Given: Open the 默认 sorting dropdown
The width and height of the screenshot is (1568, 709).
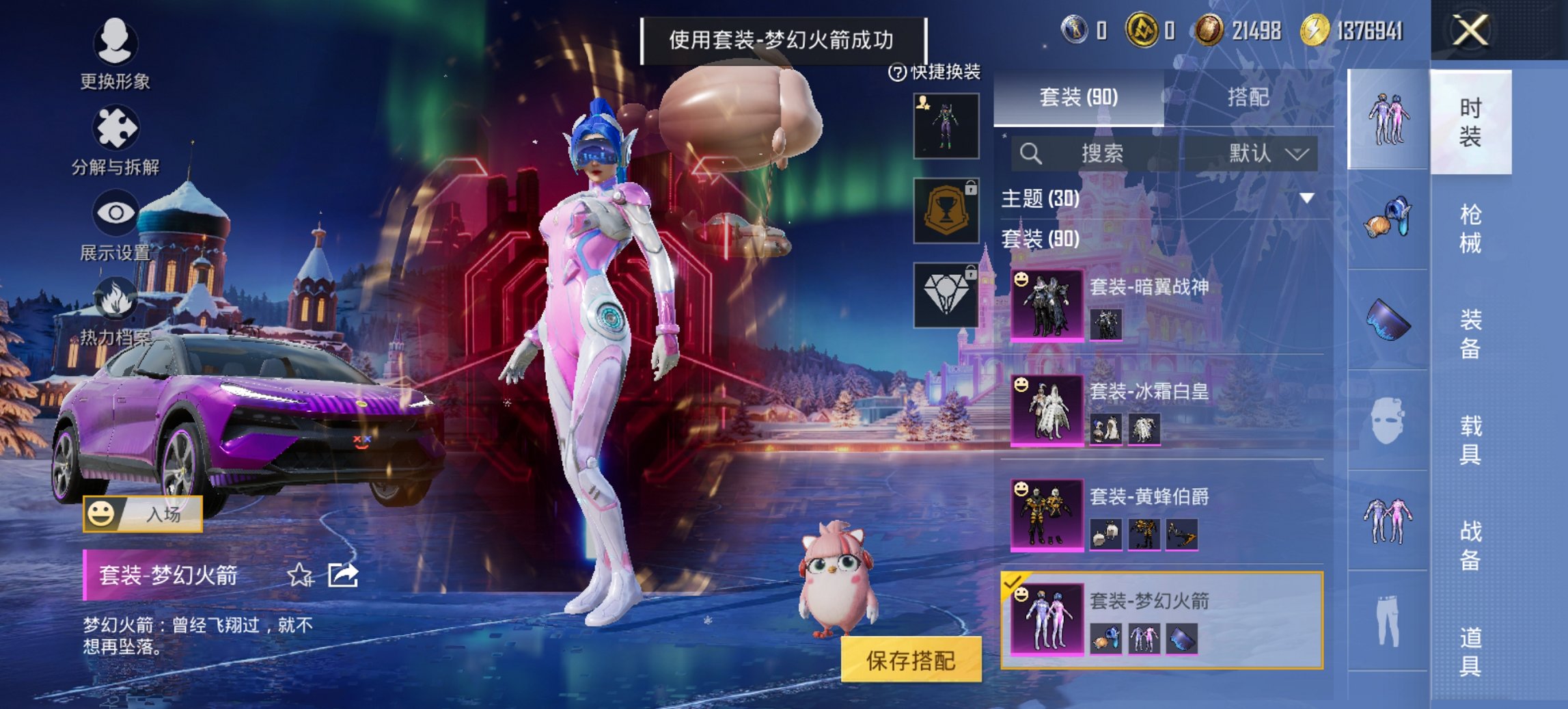Looking at the screenshot, I should click(1267, 153).
